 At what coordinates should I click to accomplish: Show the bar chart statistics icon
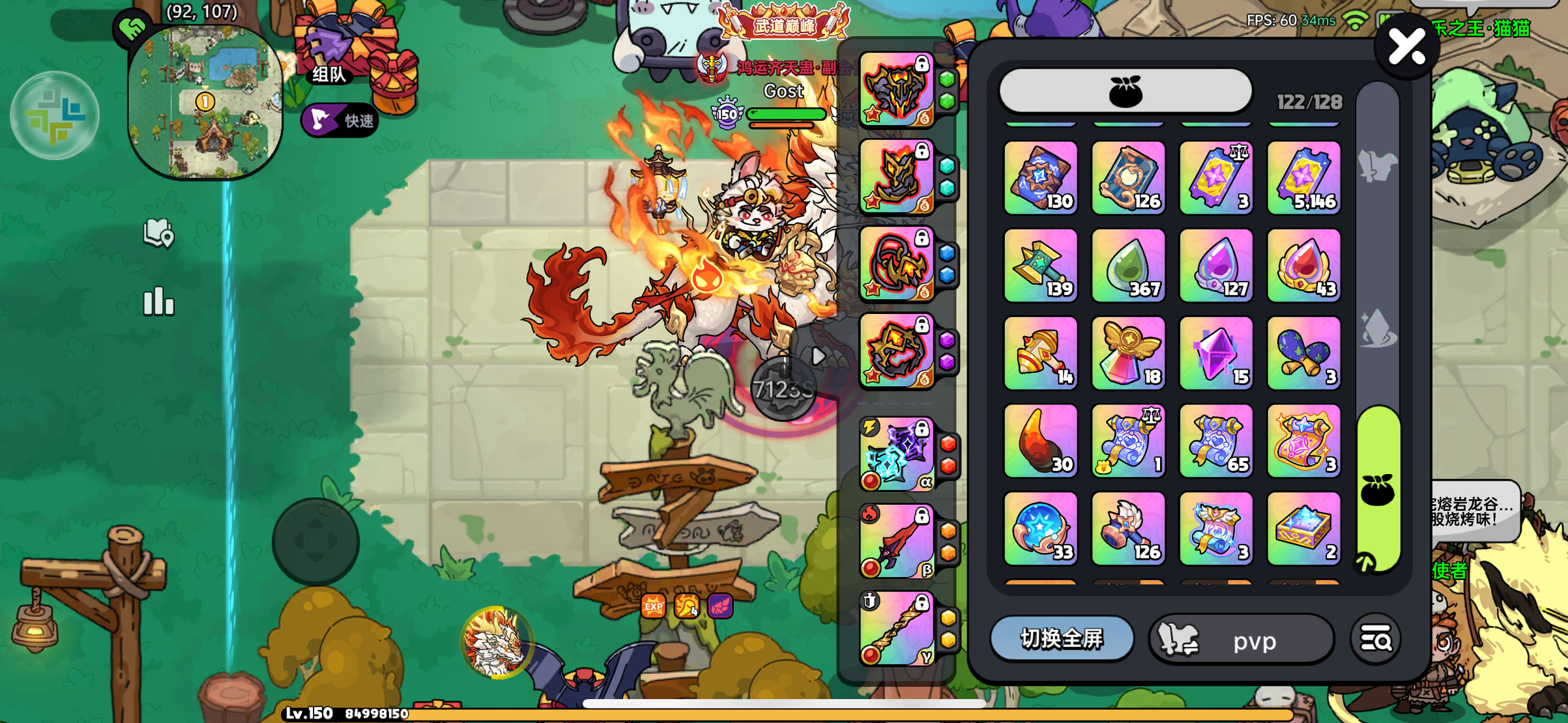click(158, 302)
